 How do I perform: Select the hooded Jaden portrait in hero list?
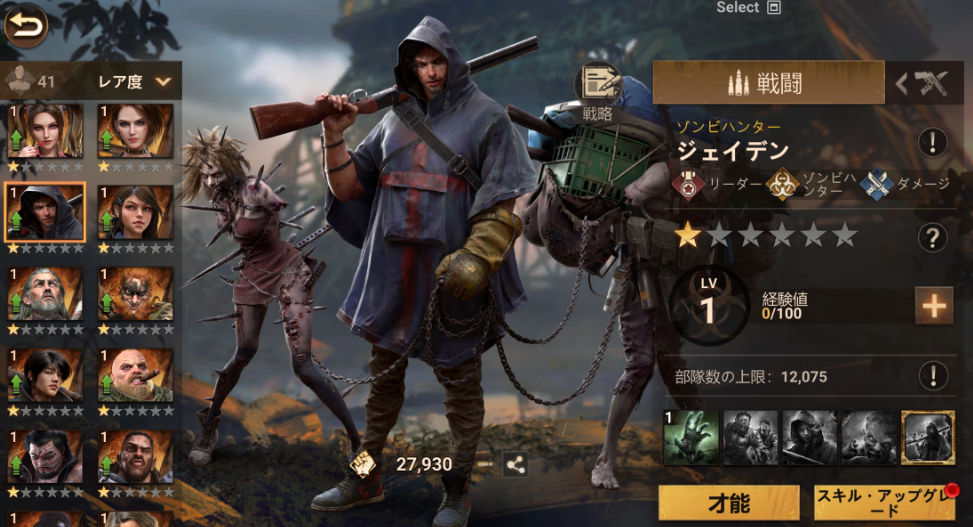click(45, 211)
